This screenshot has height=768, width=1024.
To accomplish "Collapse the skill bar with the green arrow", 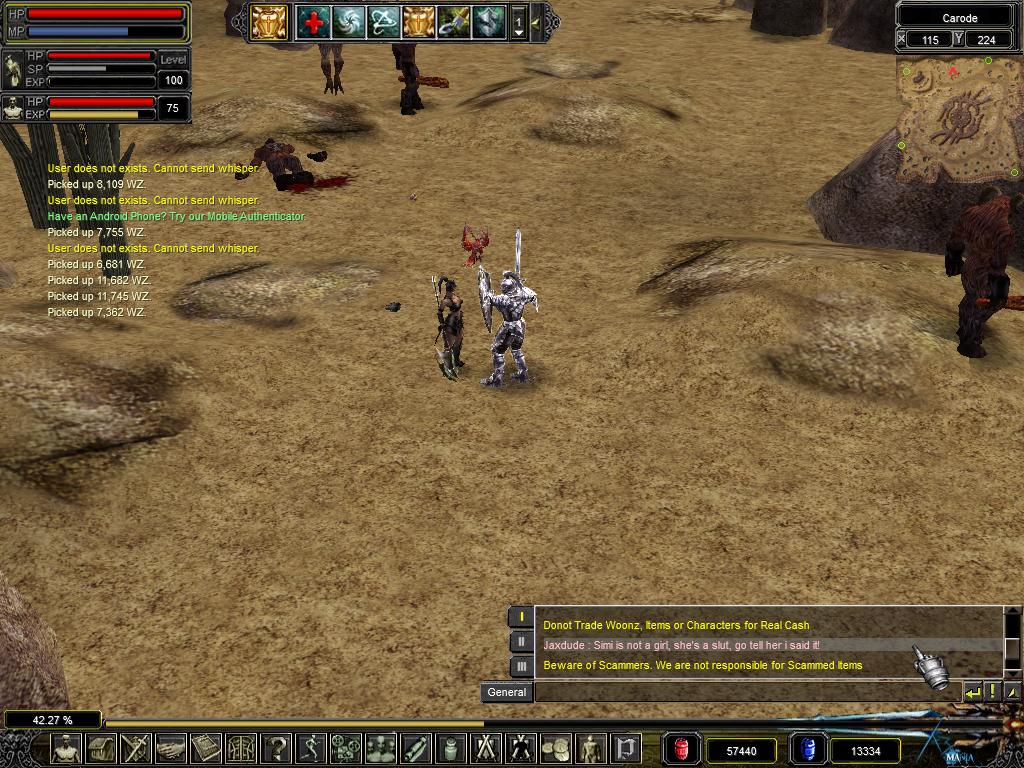I will tap(537, 22).
